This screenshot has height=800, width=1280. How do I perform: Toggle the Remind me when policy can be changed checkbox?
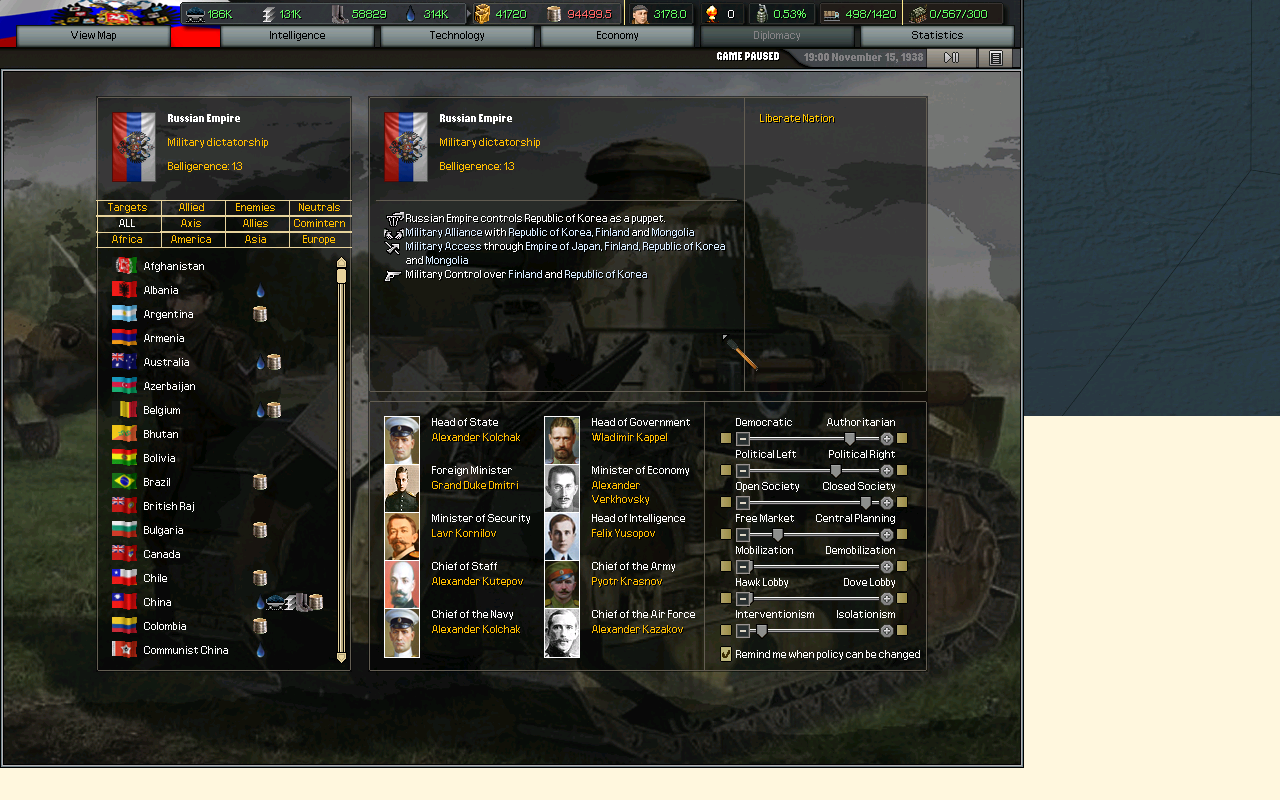[x=726, y=653]
